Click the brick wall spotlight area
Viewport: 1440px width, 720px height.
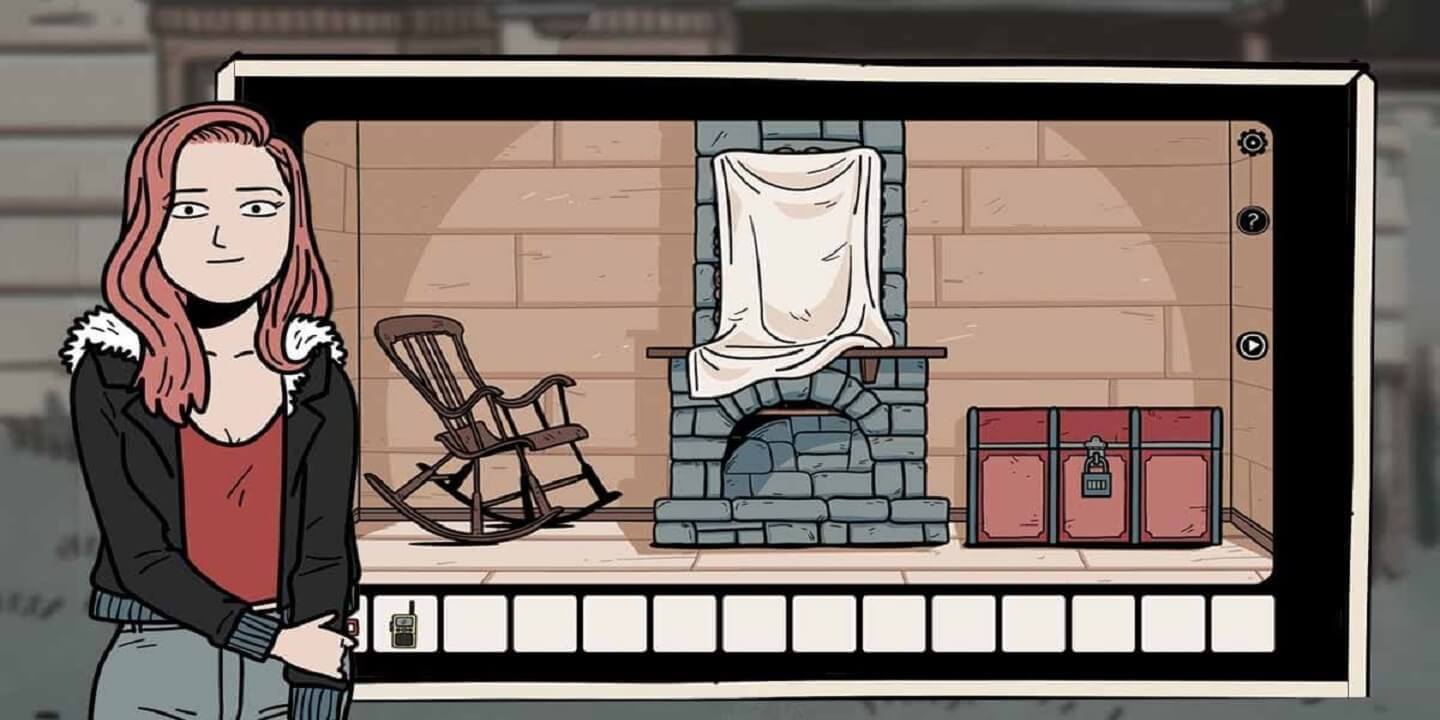[x=560, y=220]
